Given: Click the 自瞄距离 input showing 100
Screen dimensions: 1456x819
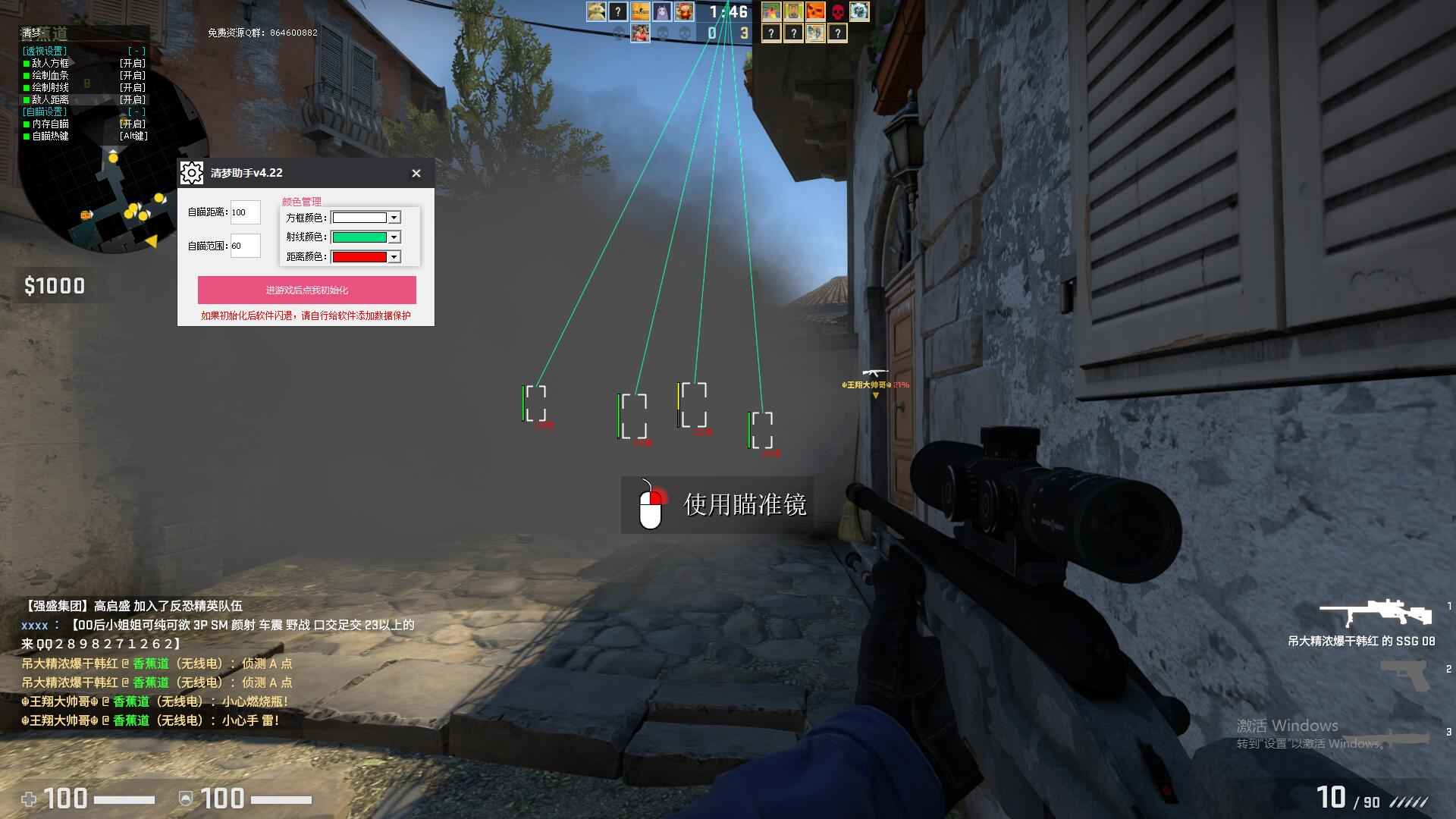Looking at the screenshot, I should point(245,212).
